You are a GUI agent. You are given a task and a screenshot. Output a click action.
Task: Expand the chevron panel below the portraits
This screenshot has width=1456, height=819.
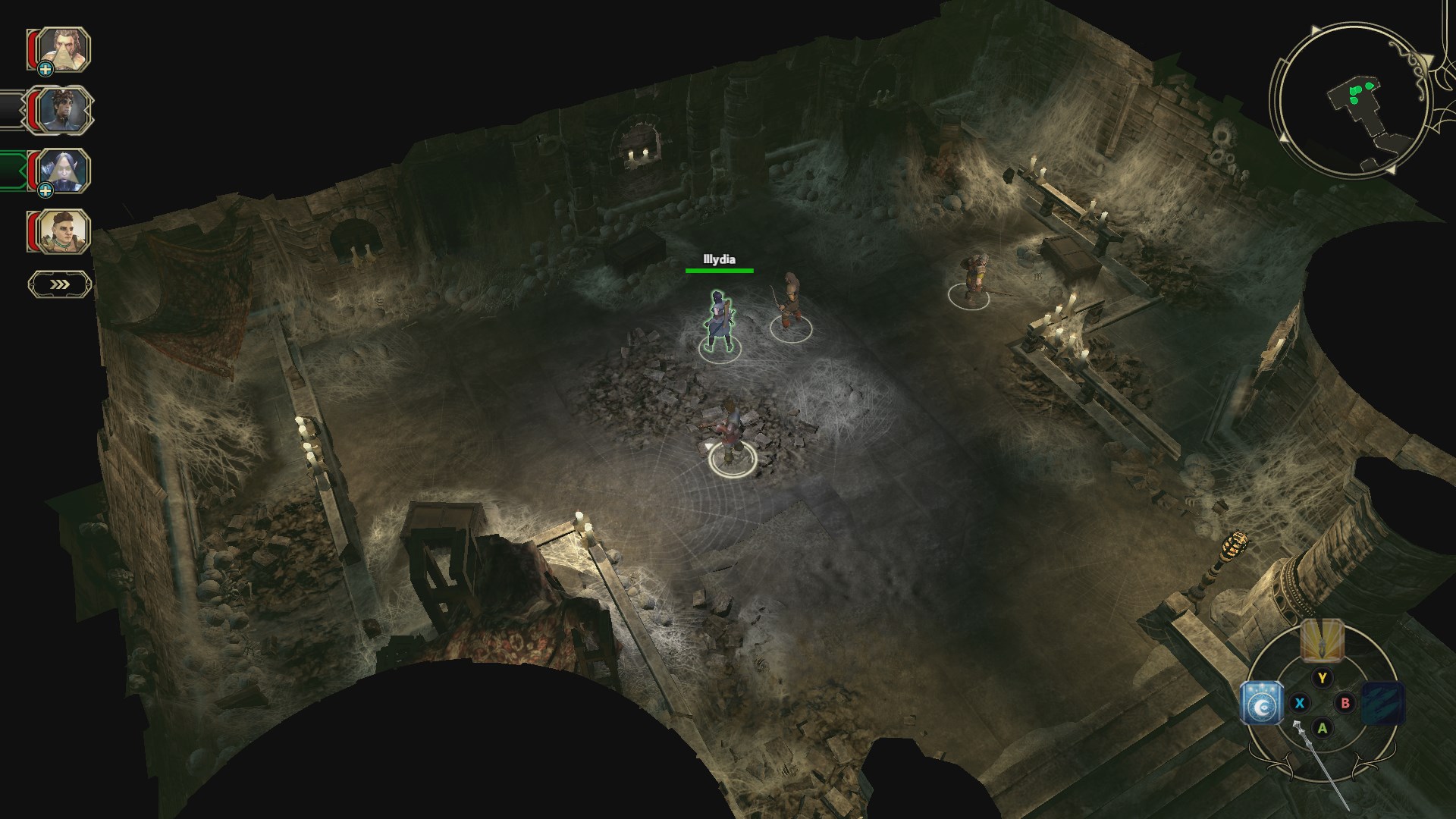(x=58, y=283)
